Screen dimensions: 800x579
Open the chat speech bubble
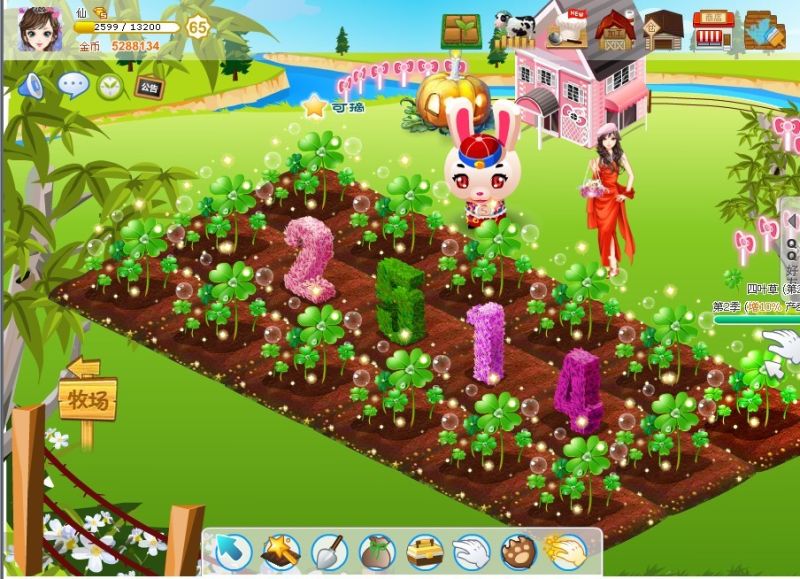(x=73, y=85)
